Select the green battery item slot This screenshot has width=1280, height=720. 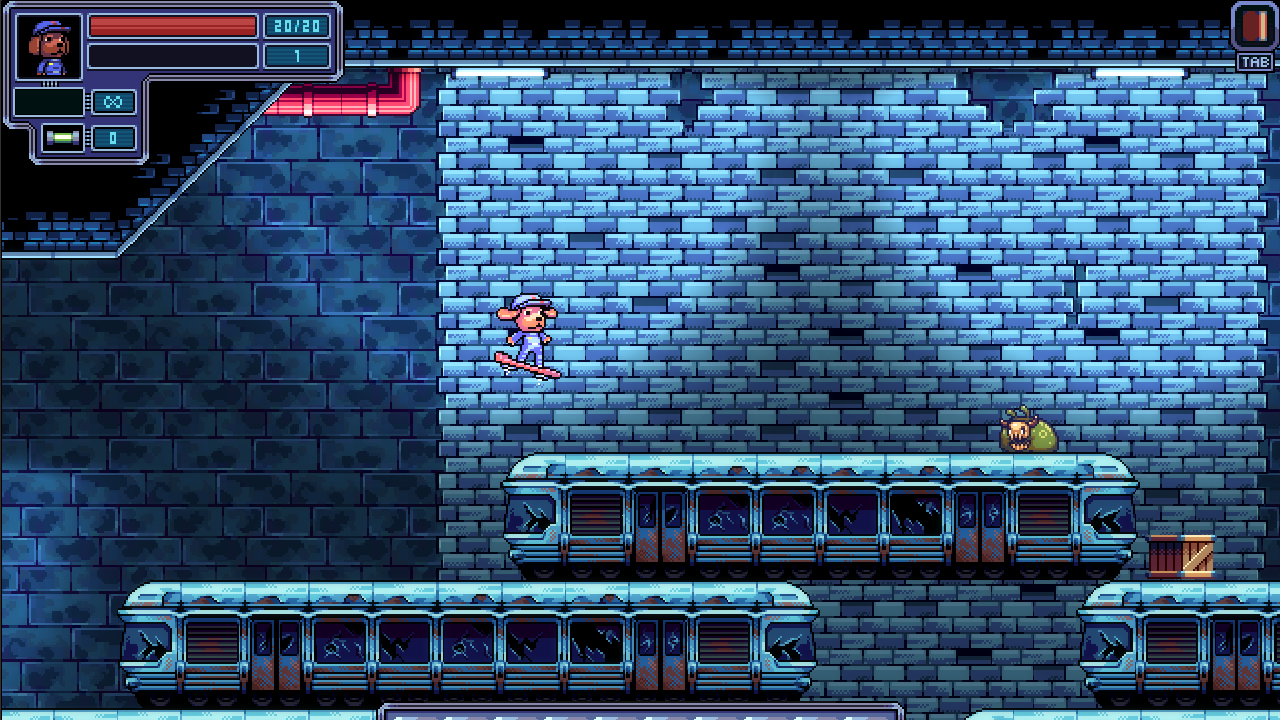(63, 138)
